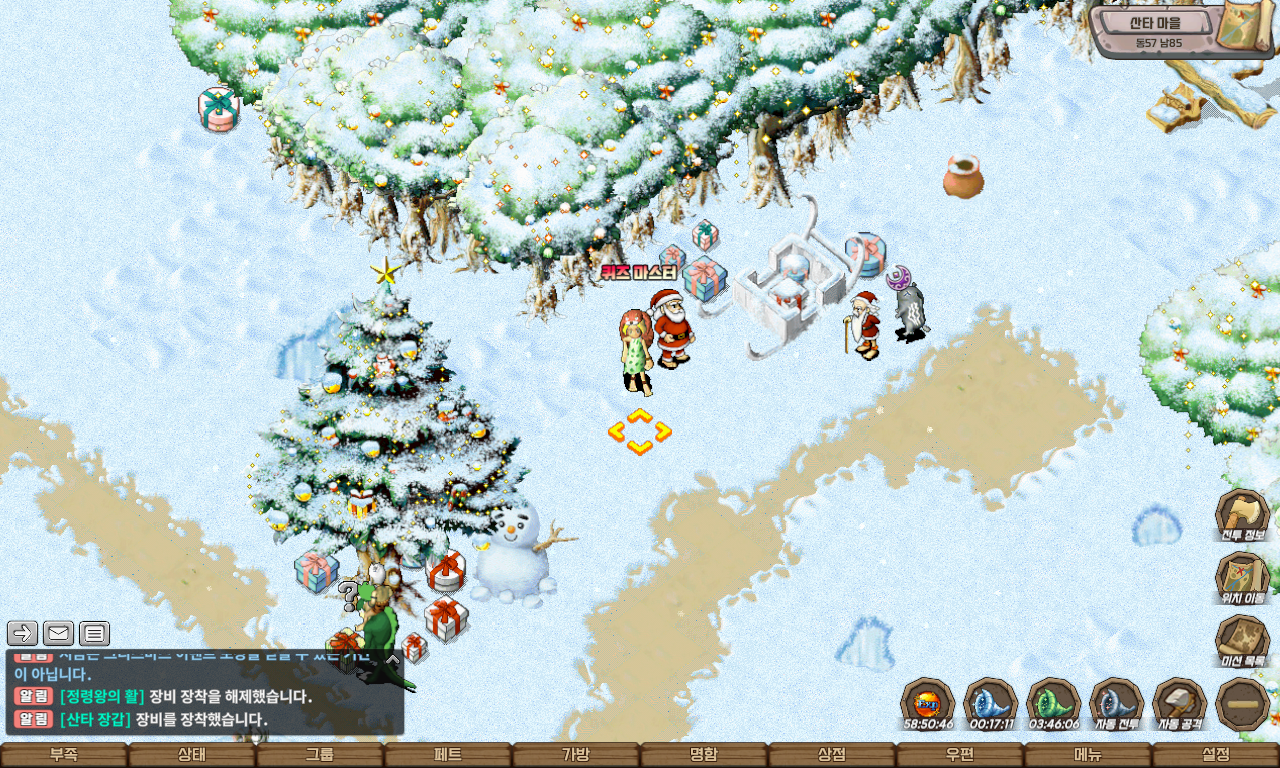Image resolution: width=1280 pixels, height=768 pixels.
Task: Open the 상태 (Status) menu
Action: (192, 755)
